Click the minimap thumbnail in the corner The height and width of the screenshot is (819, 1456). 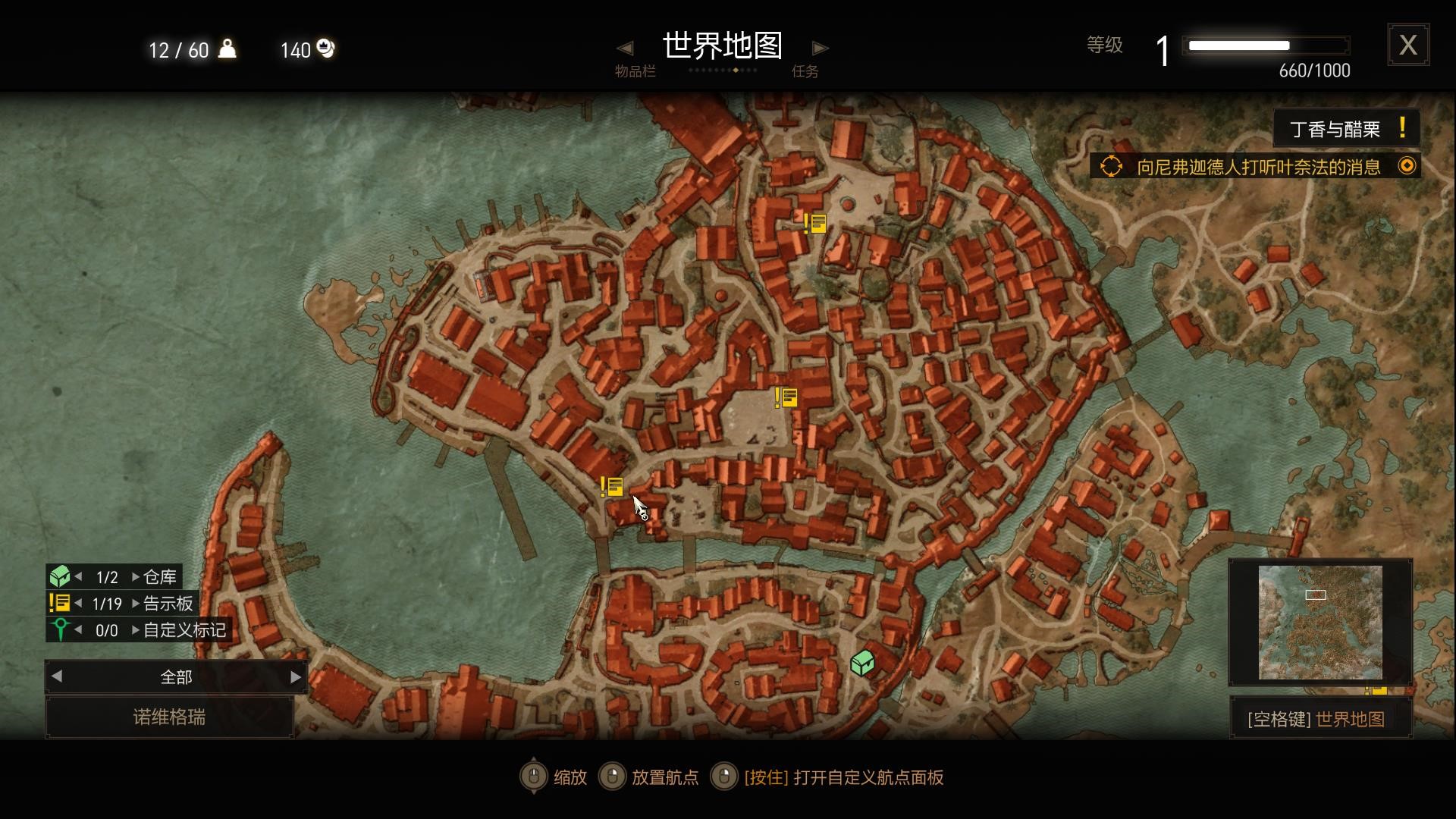coord(1319,622)
